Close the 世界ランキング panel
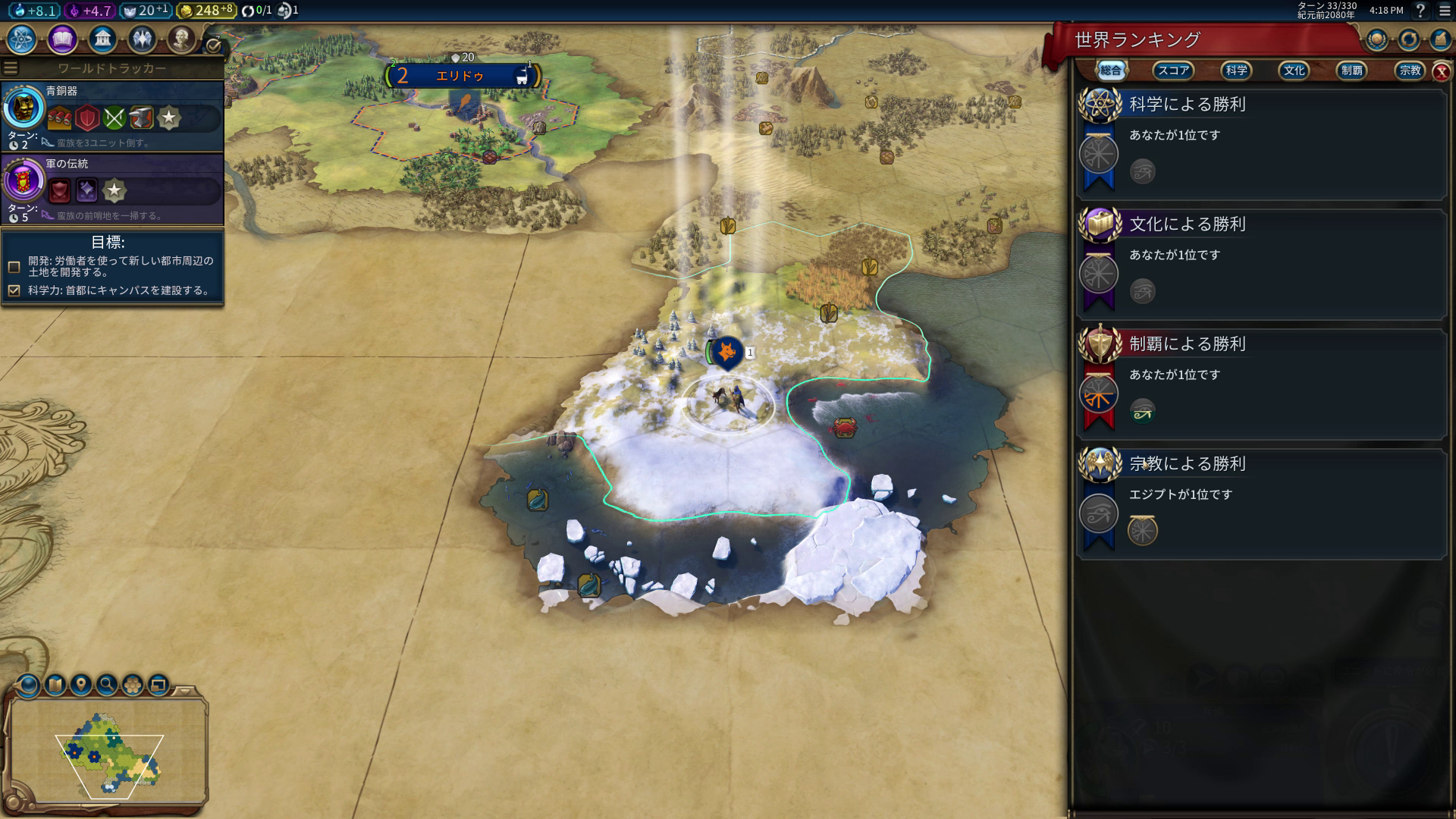1456x819 pixels. coord(1442,72)
